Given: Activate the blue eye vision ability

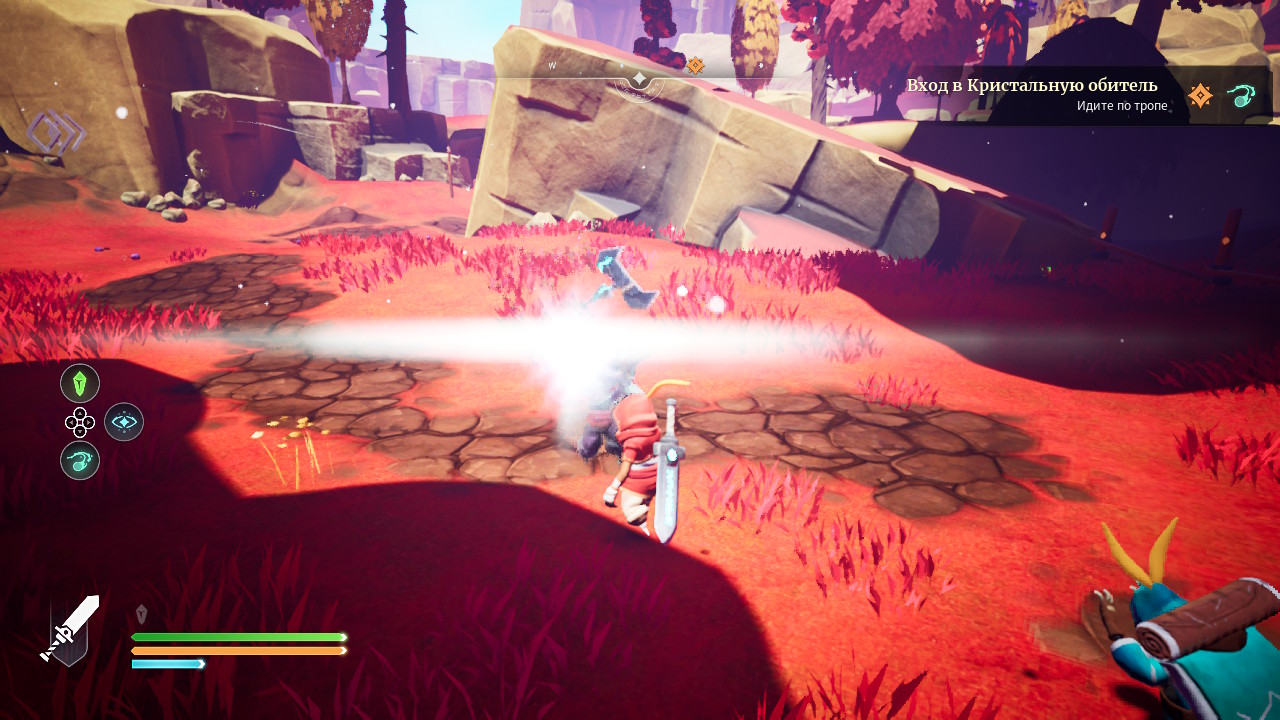Looking at the screenshot, I should tap(124, 422).
